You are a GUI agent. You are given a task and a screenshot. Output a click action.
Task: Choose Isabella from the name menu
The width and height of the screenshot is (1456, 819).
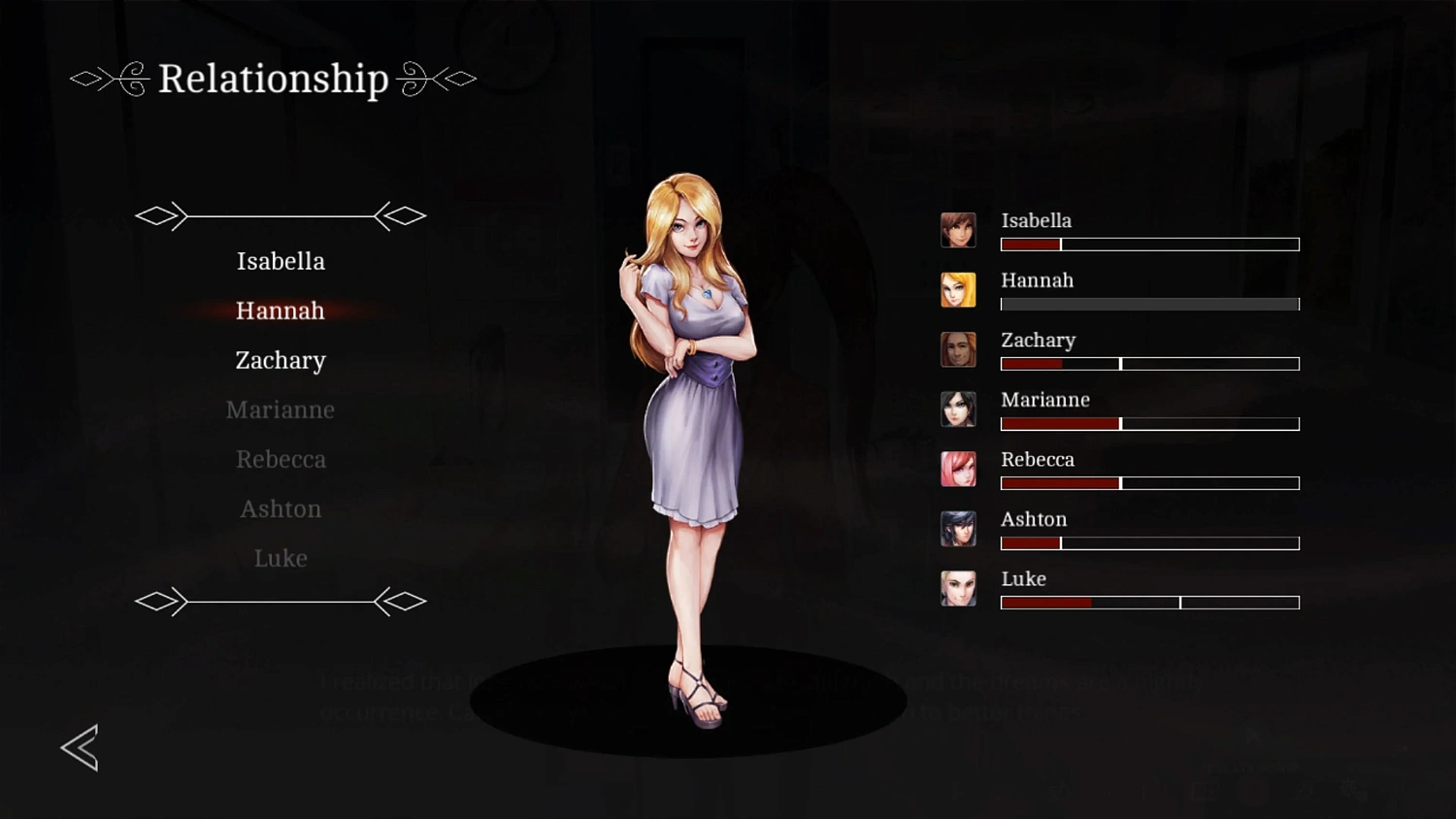click(x=281, y=261)
